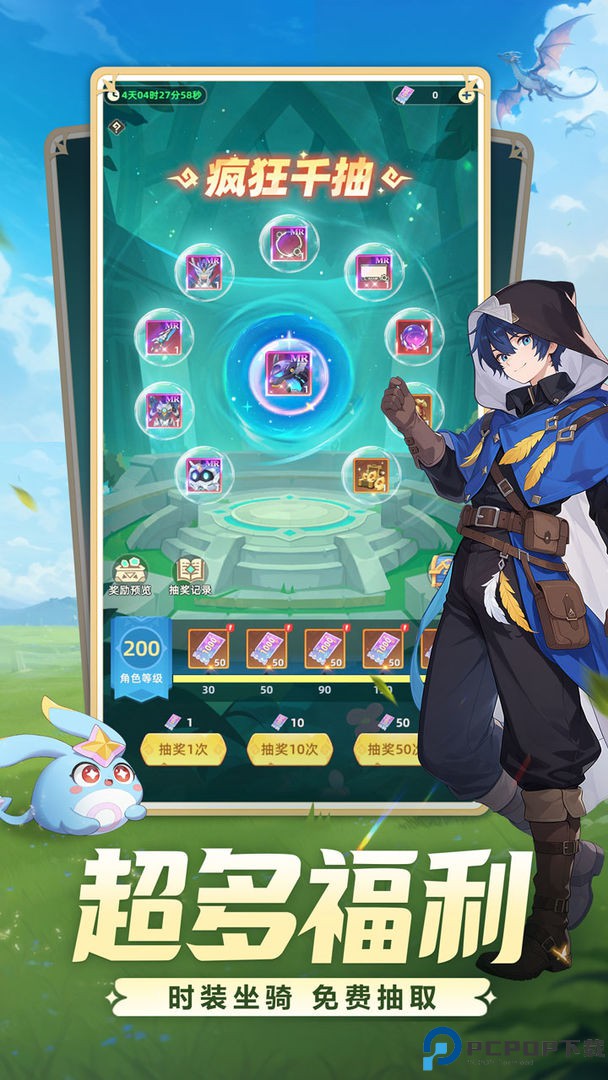This screenshot has width=608, height=1080.
Task: View the title banner prize bubble
Action: coord(374,270)
